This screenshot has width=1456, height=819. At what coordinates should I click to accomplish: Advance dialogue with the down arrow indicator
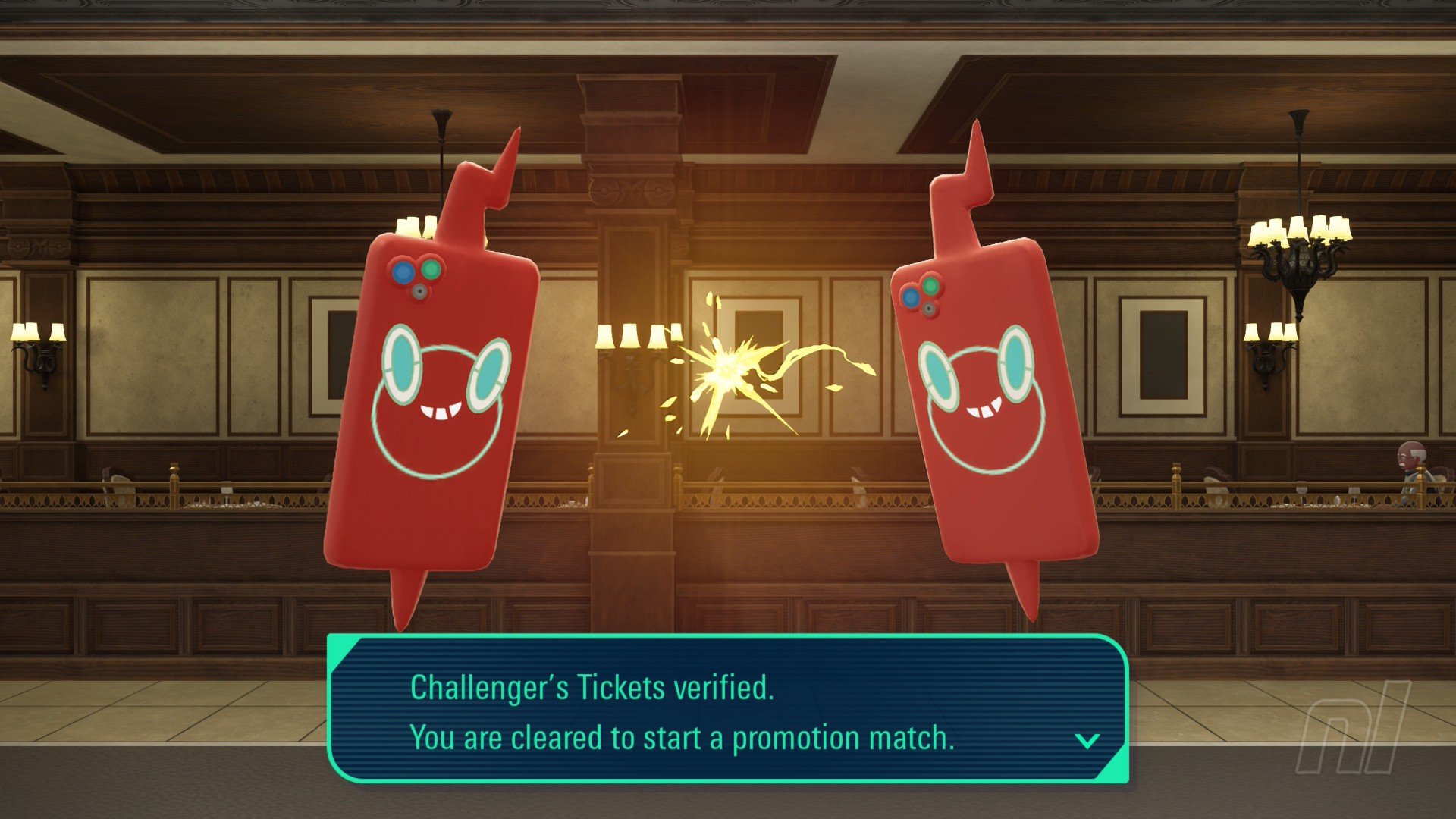(1087, 740)
